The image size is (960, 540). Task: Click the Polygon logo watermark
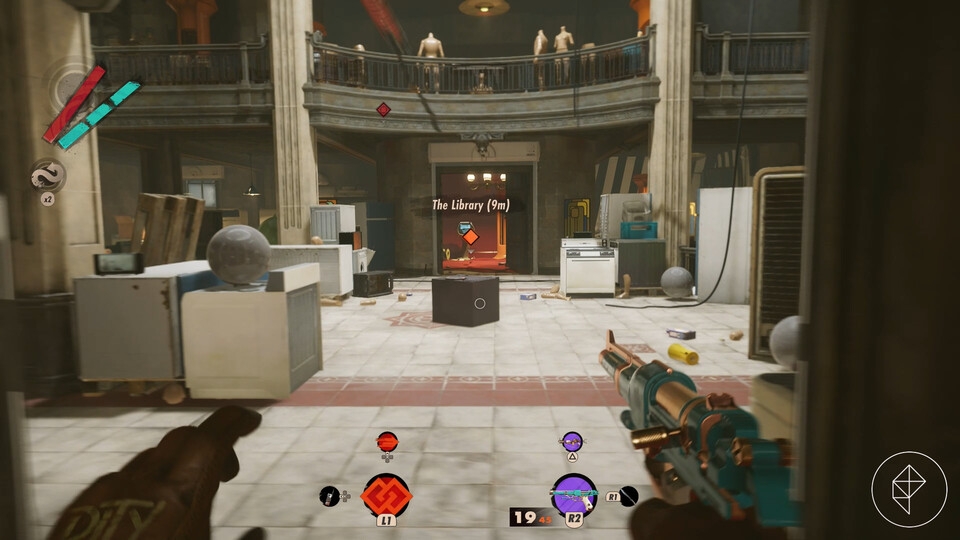[x=908, y=488]
